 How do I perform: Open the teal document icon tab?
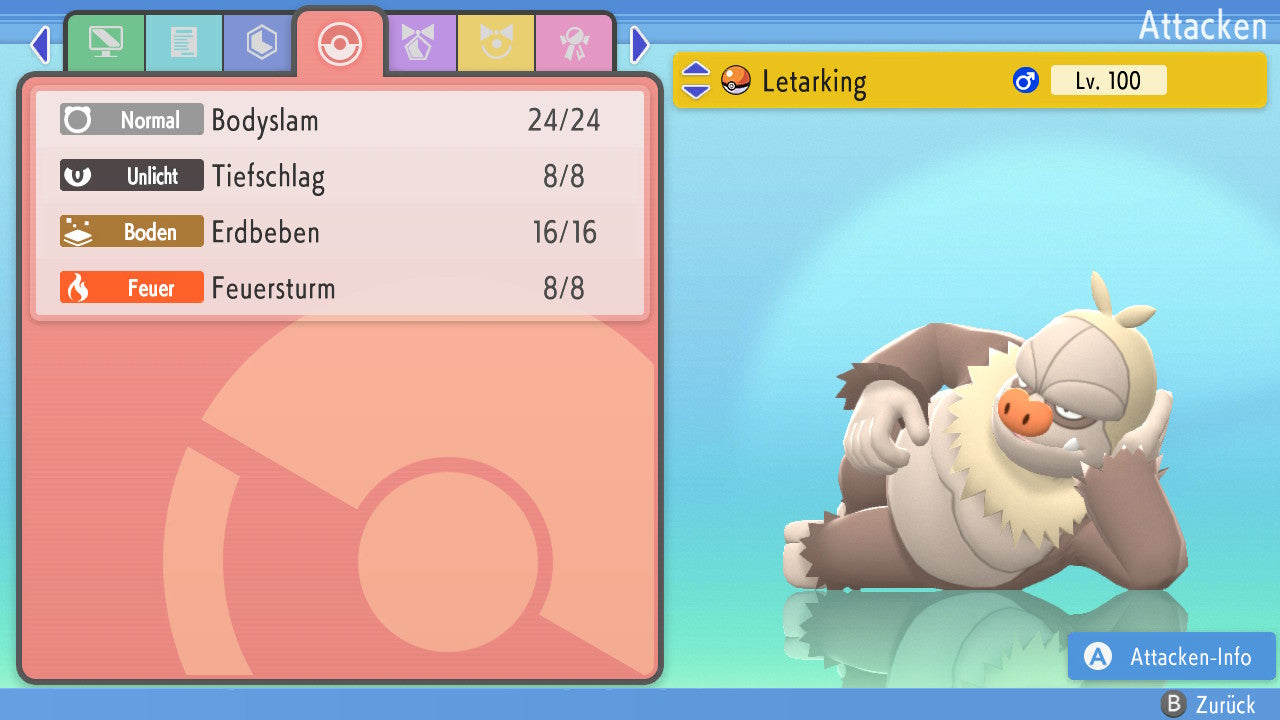click(x=183, y=43)
